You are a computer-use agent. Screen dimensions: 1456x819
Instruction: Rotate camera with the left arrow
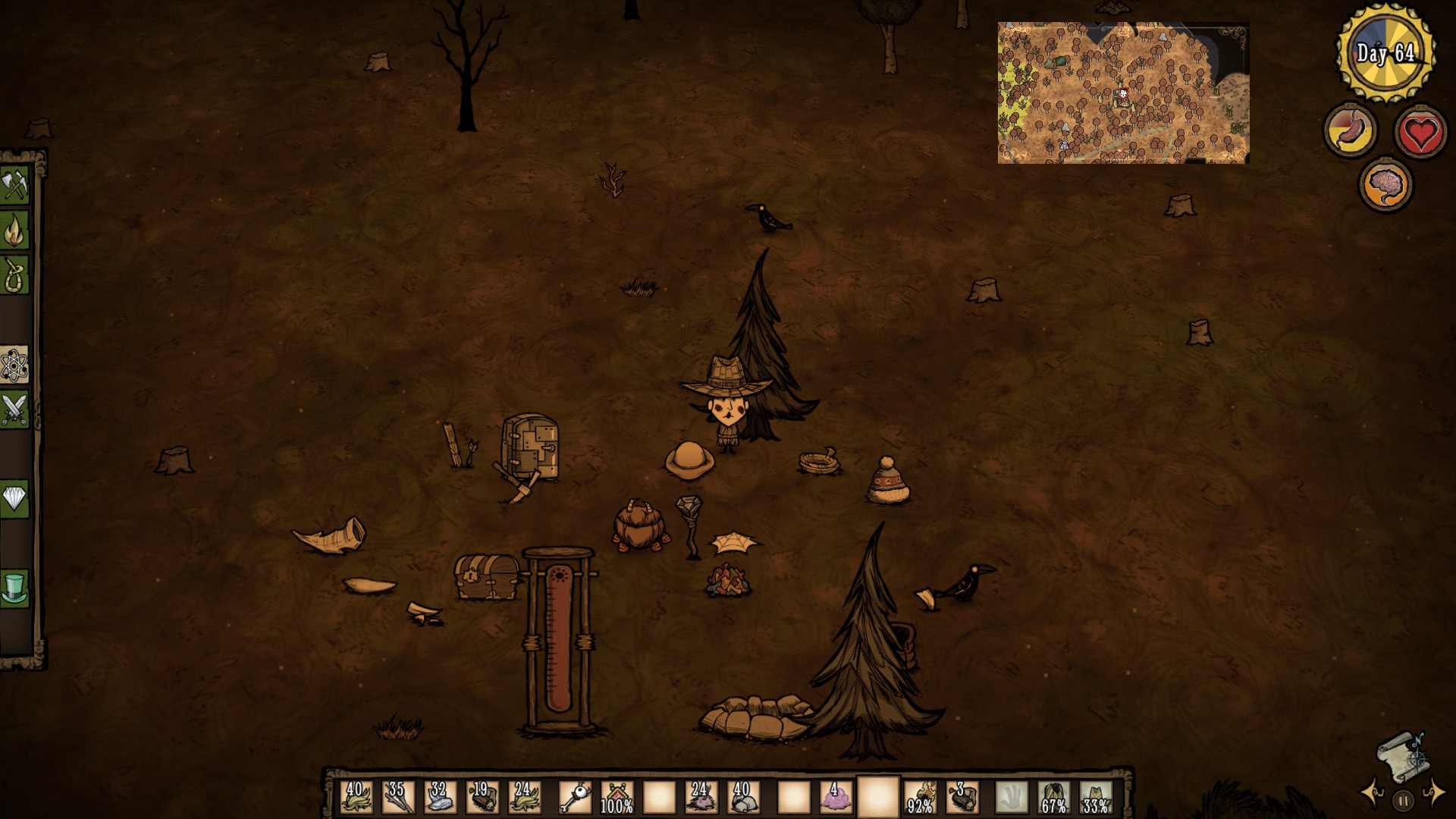pyautogui.click(x=1373, y=793)
